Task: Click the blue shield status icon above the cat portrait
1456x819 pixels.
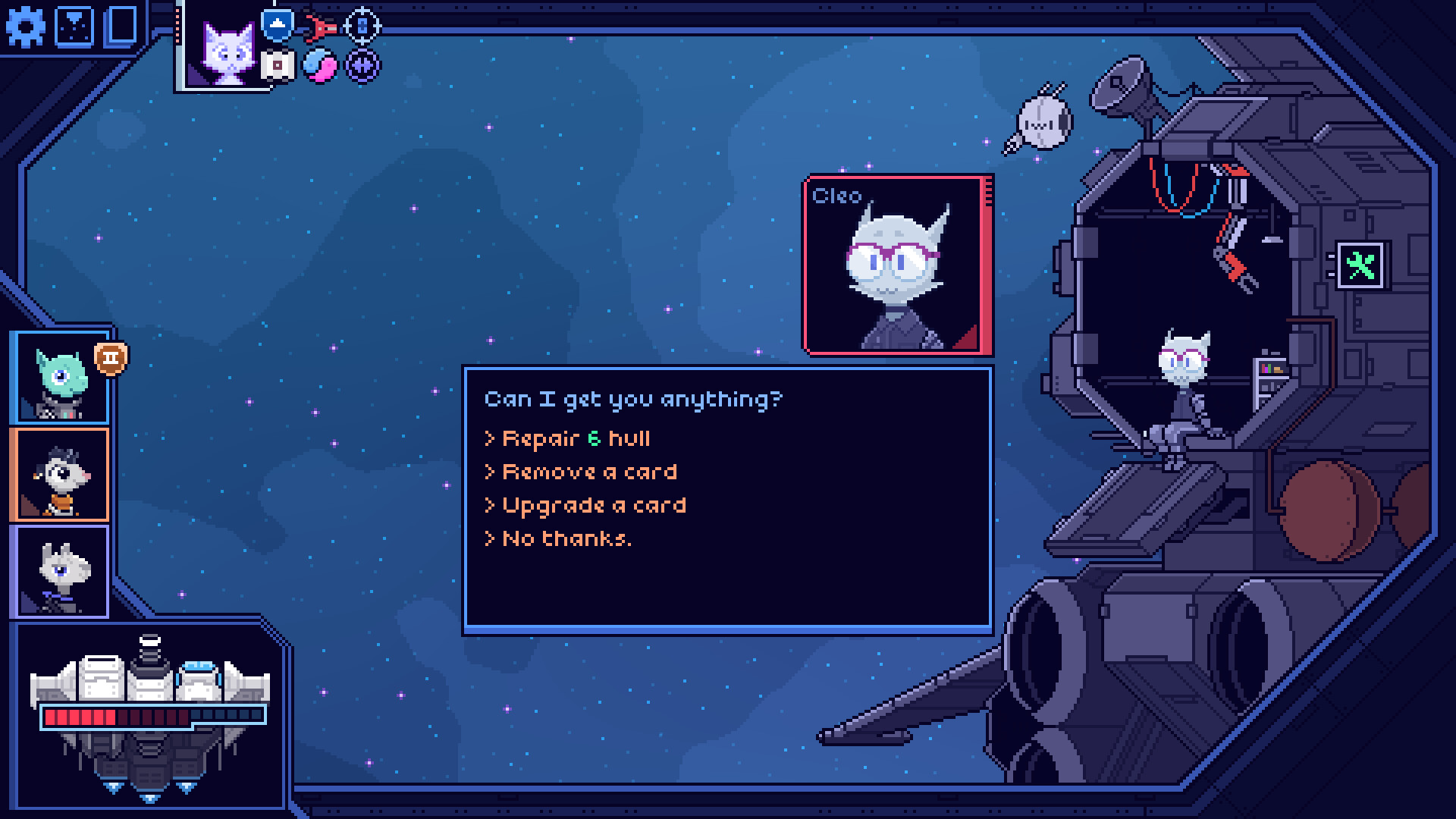Action: tap(276, 24)
